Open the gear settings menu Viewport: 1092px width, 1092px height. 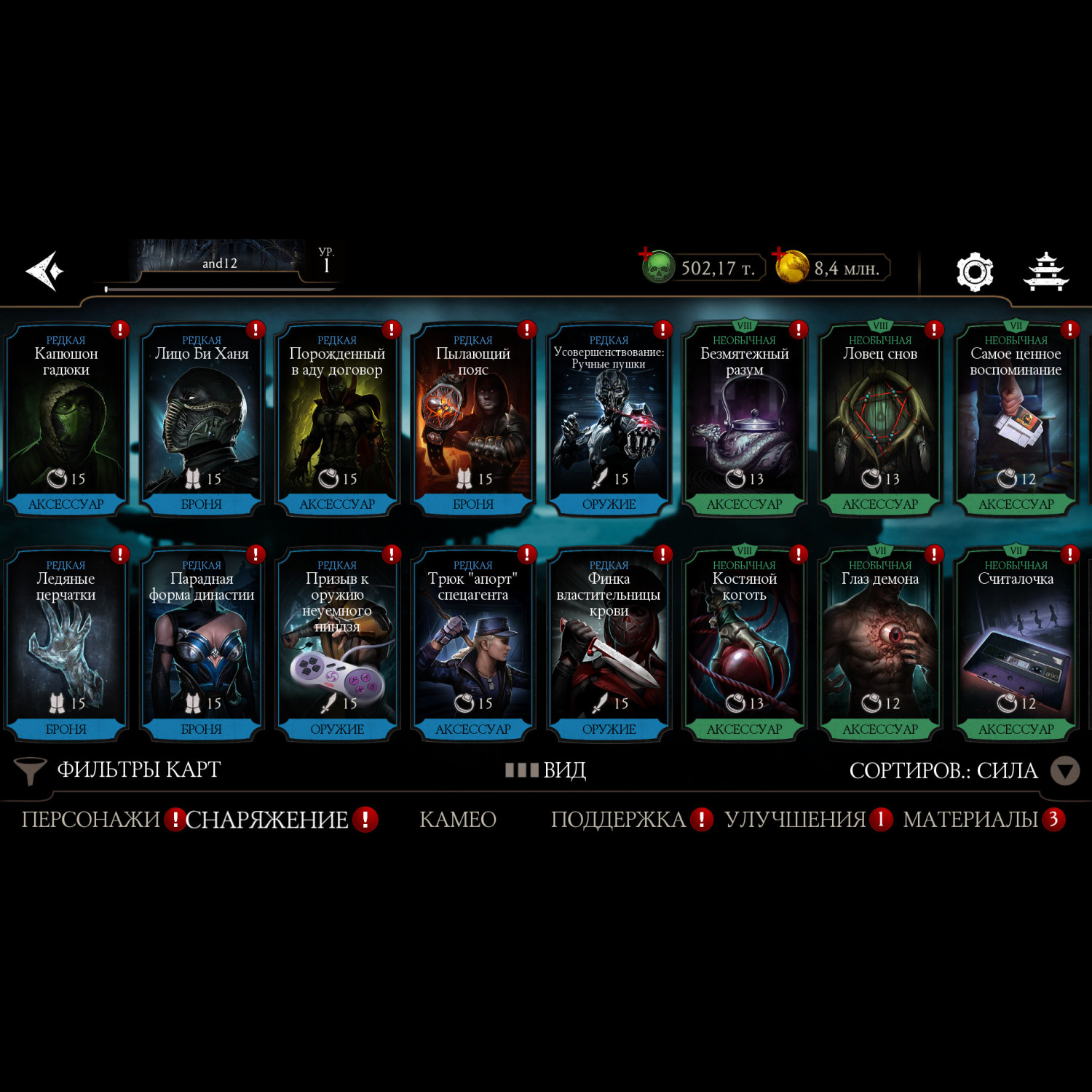click(974, 272)
